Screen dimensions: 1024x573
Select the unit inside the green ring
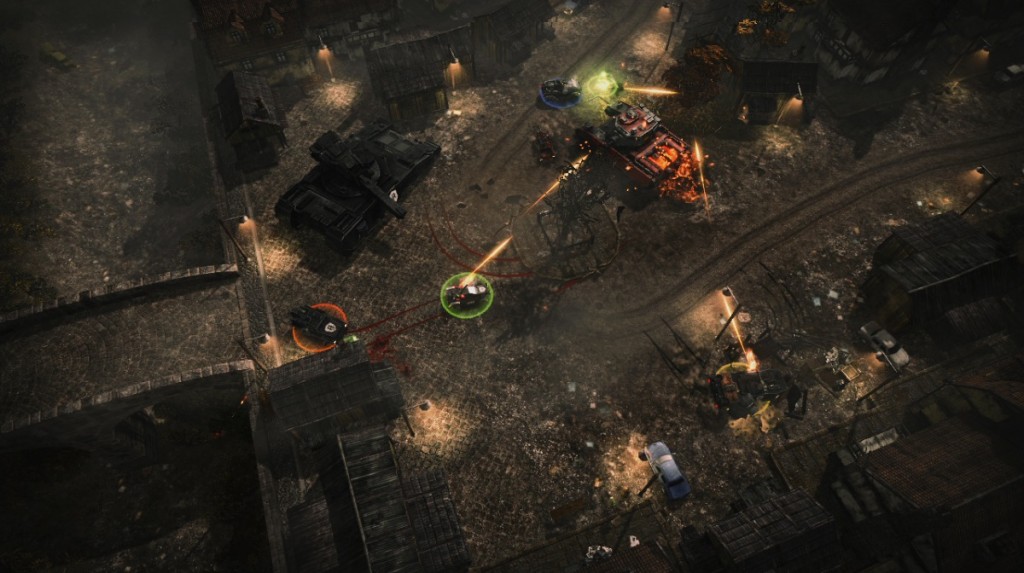tap(466, 294)
